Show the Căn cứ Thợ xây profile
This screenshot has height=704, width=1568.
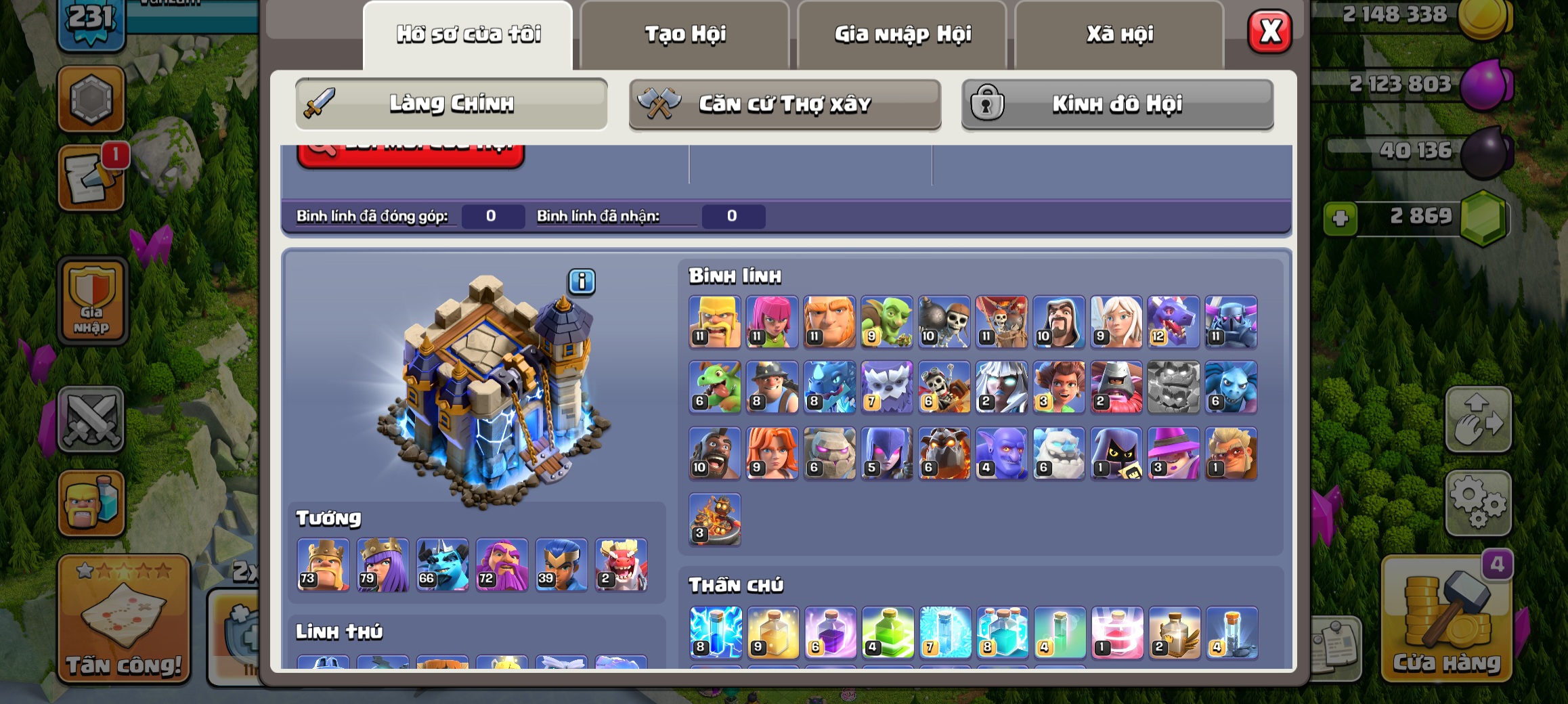(785, 104)
